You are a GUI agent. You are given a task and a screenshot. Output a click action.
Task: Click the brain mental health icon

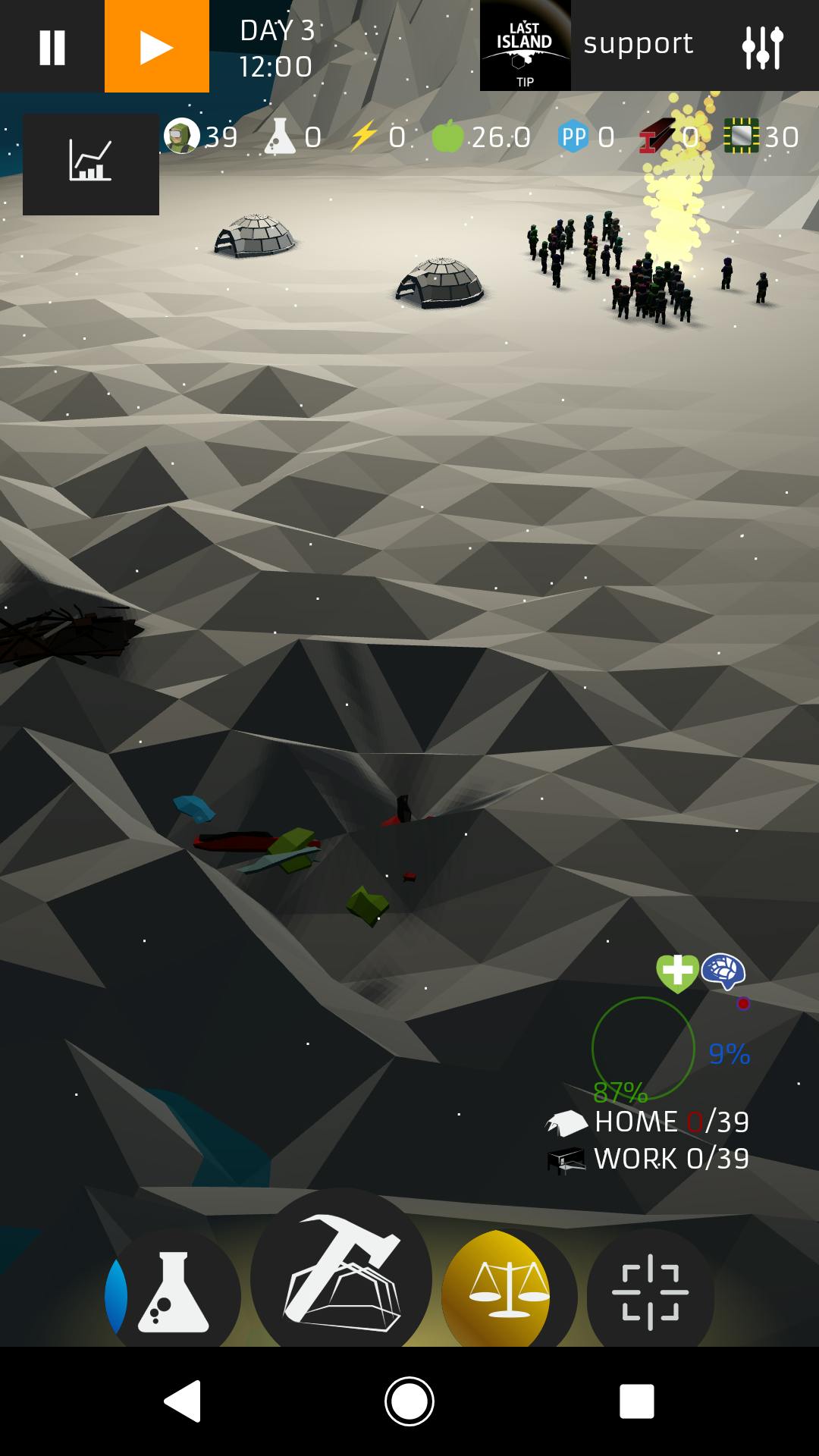[723, 971]
